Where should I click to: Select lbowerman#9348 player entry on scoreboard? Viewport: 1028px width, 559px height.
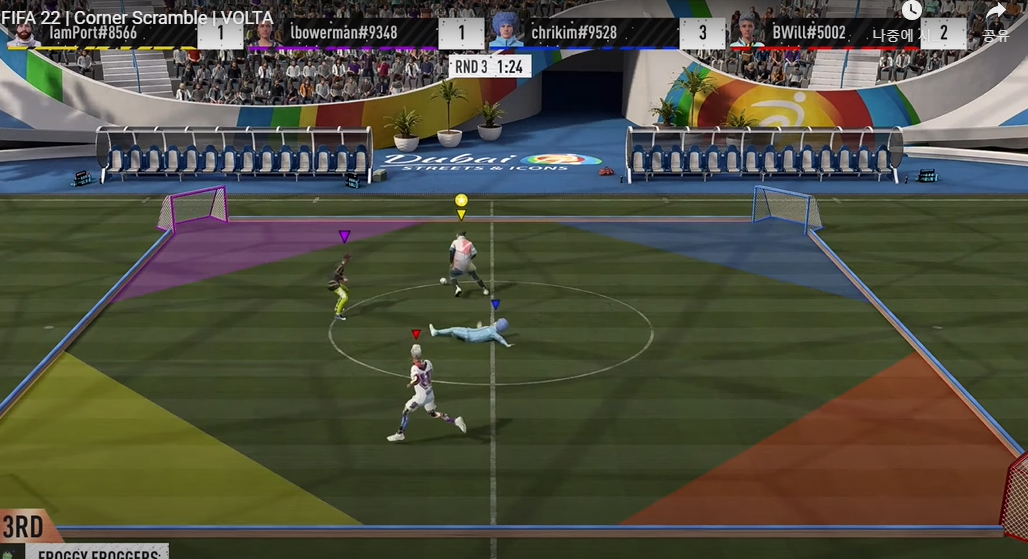(343, 32)
